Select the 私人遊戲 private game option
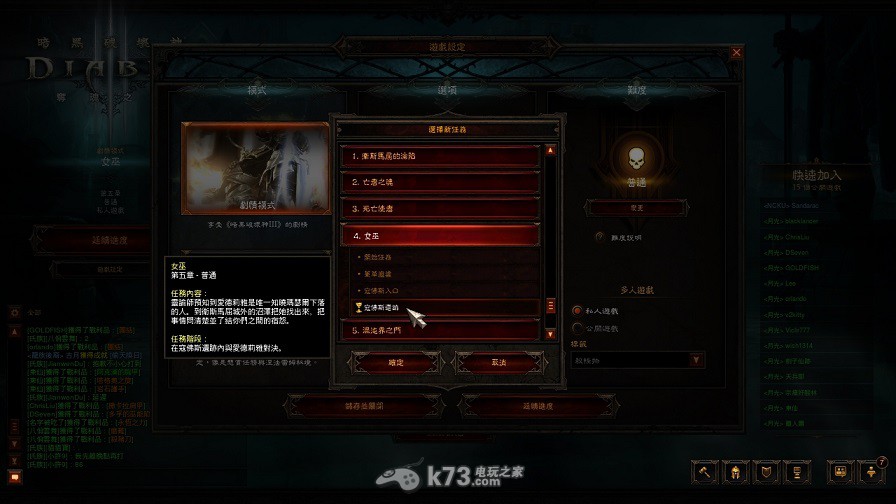 [577, 310]
